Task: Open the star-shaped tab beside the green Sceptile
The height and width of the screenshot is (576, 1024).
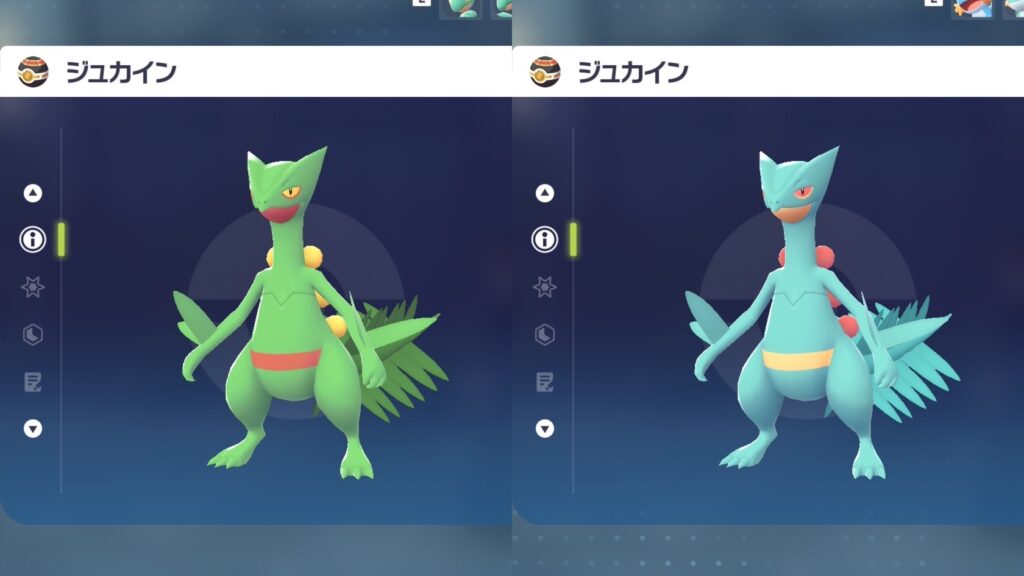Action: 33,287
